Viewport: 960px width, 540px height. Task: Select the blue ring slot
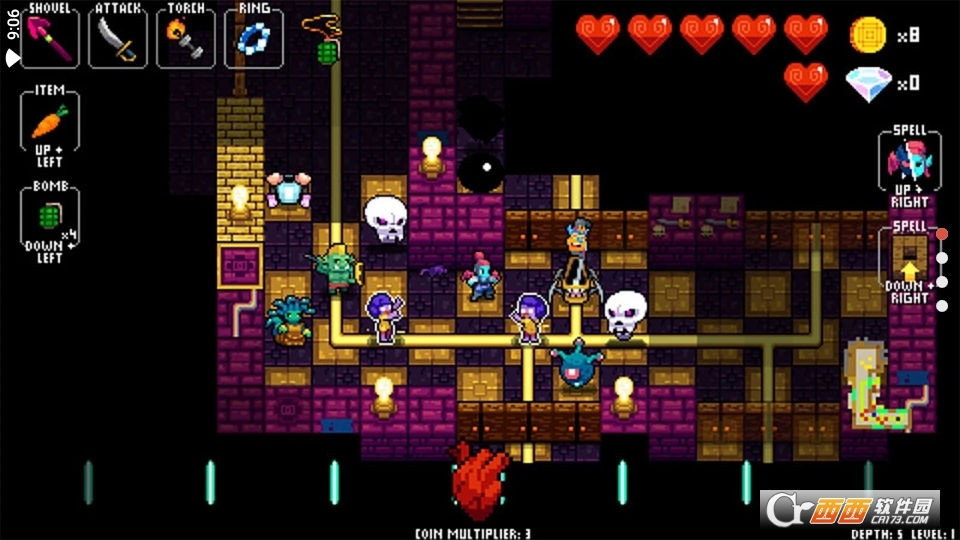click(253, 37)
